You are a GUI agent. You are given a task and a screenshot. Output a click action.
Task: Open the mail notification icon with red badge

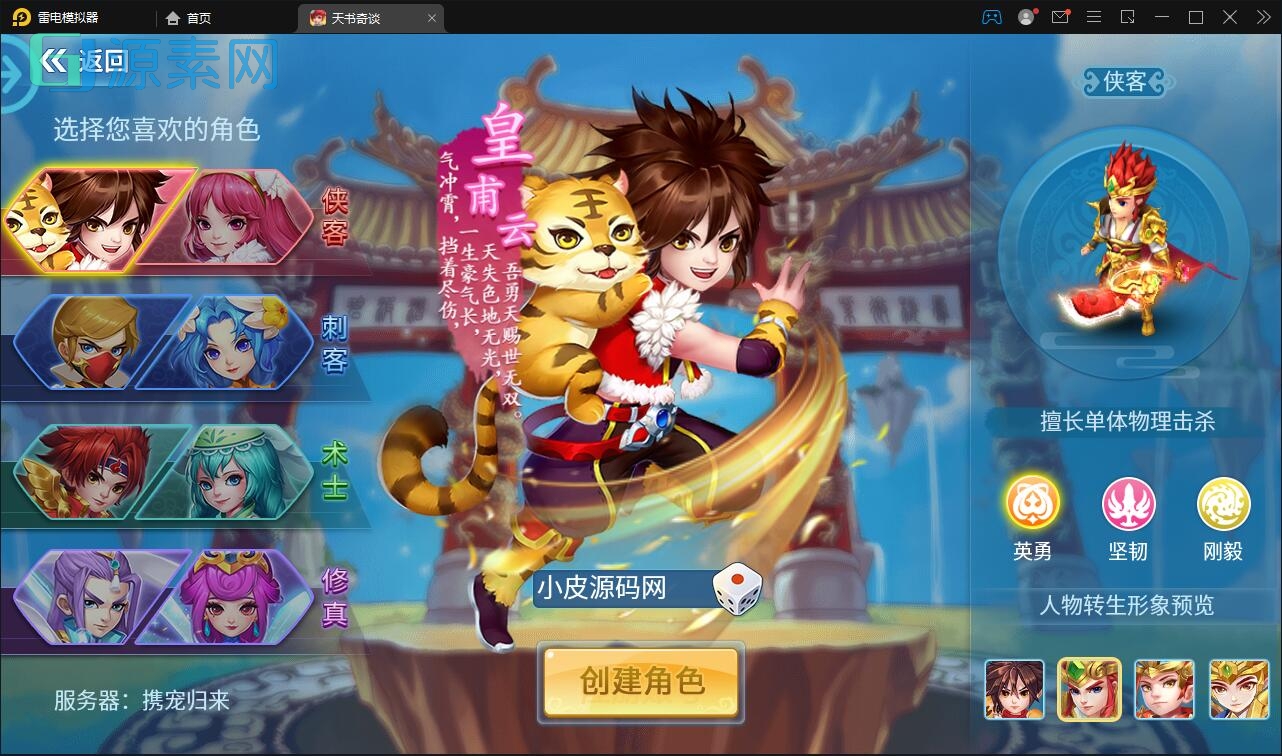coord(1060,17)
